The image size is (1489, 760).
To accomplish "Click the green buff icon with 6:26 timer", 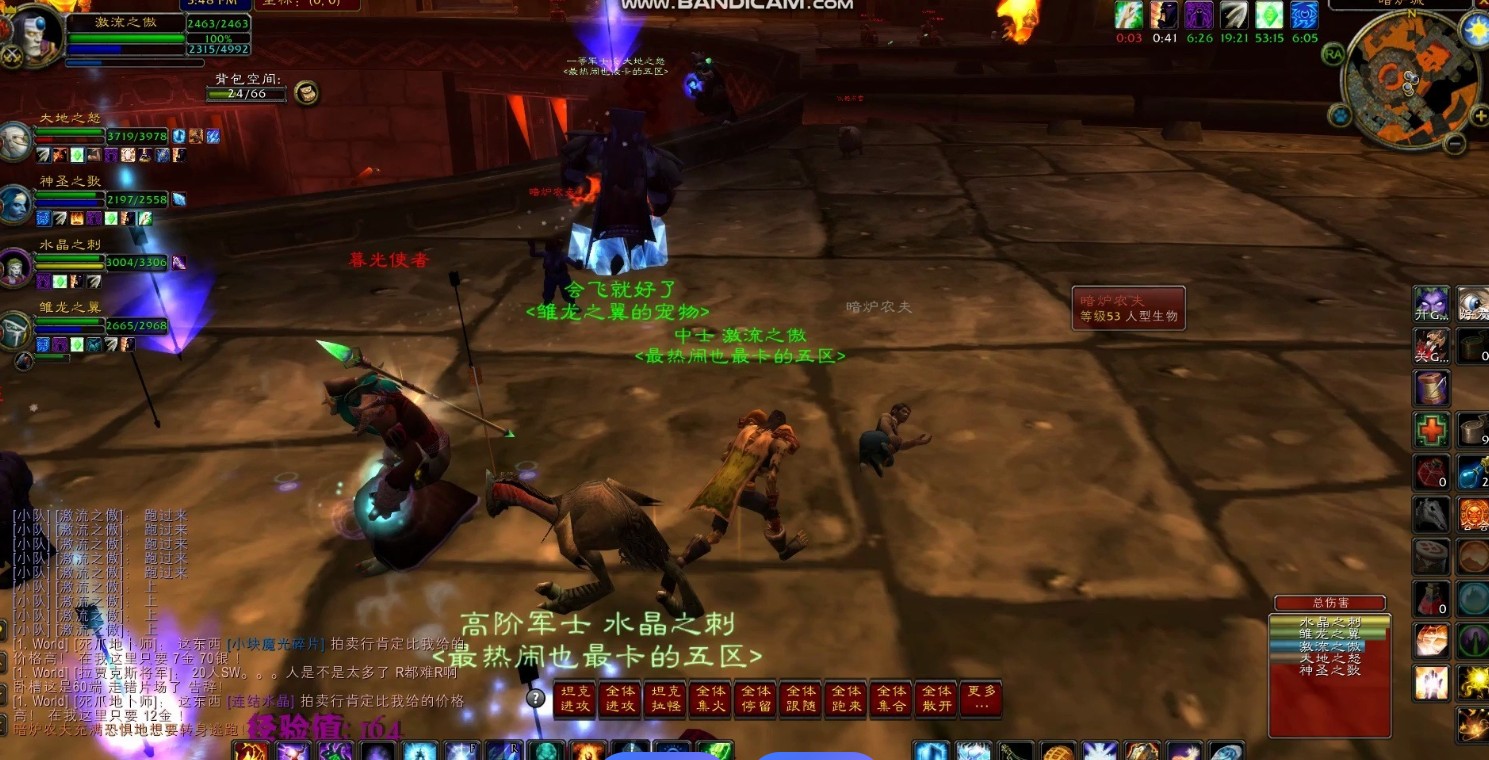I will [1198, 16].
